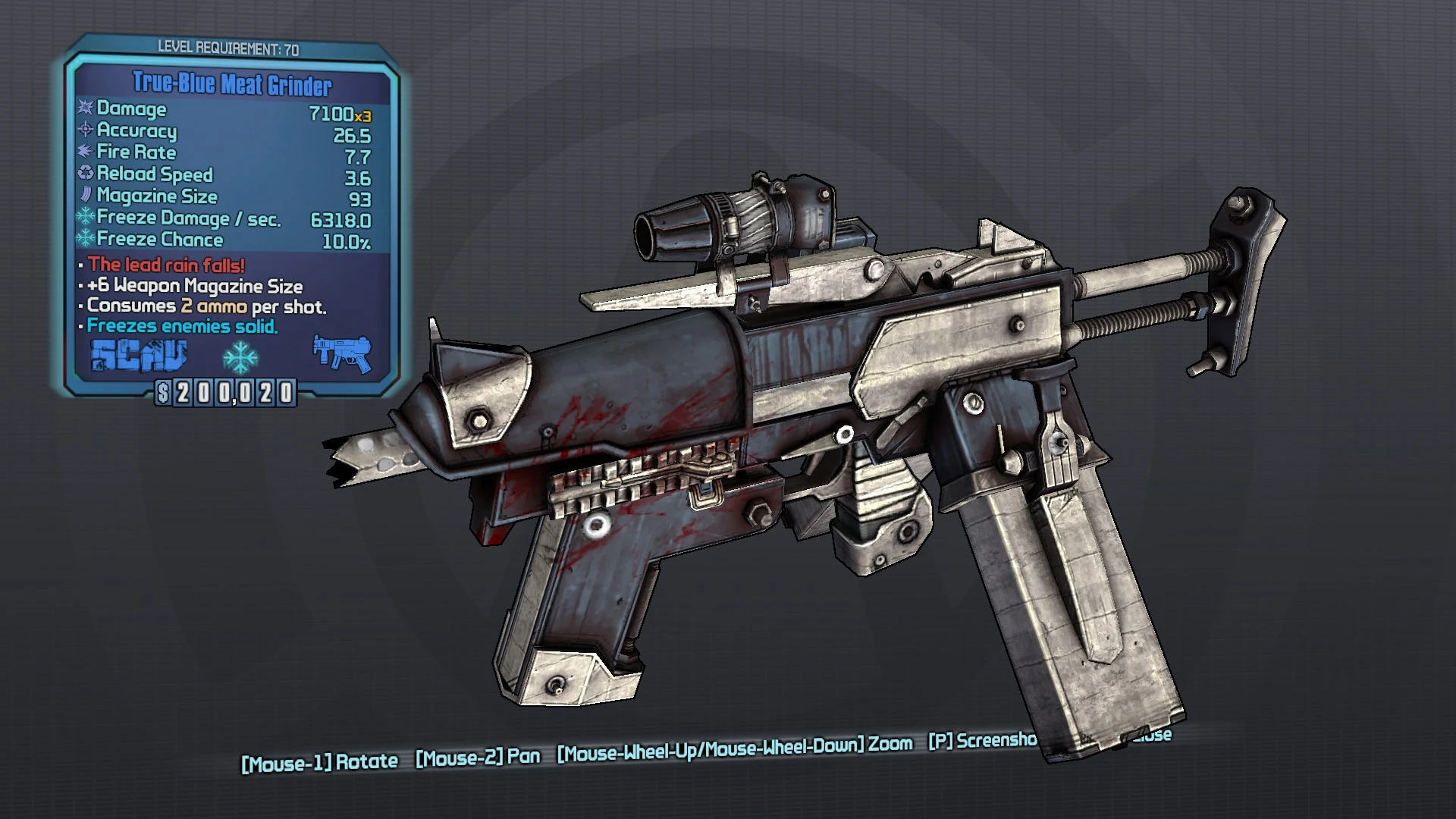
Task: Select the Fire Rate bullet icon
Action: pyautogui.click(x=83, y=152)
